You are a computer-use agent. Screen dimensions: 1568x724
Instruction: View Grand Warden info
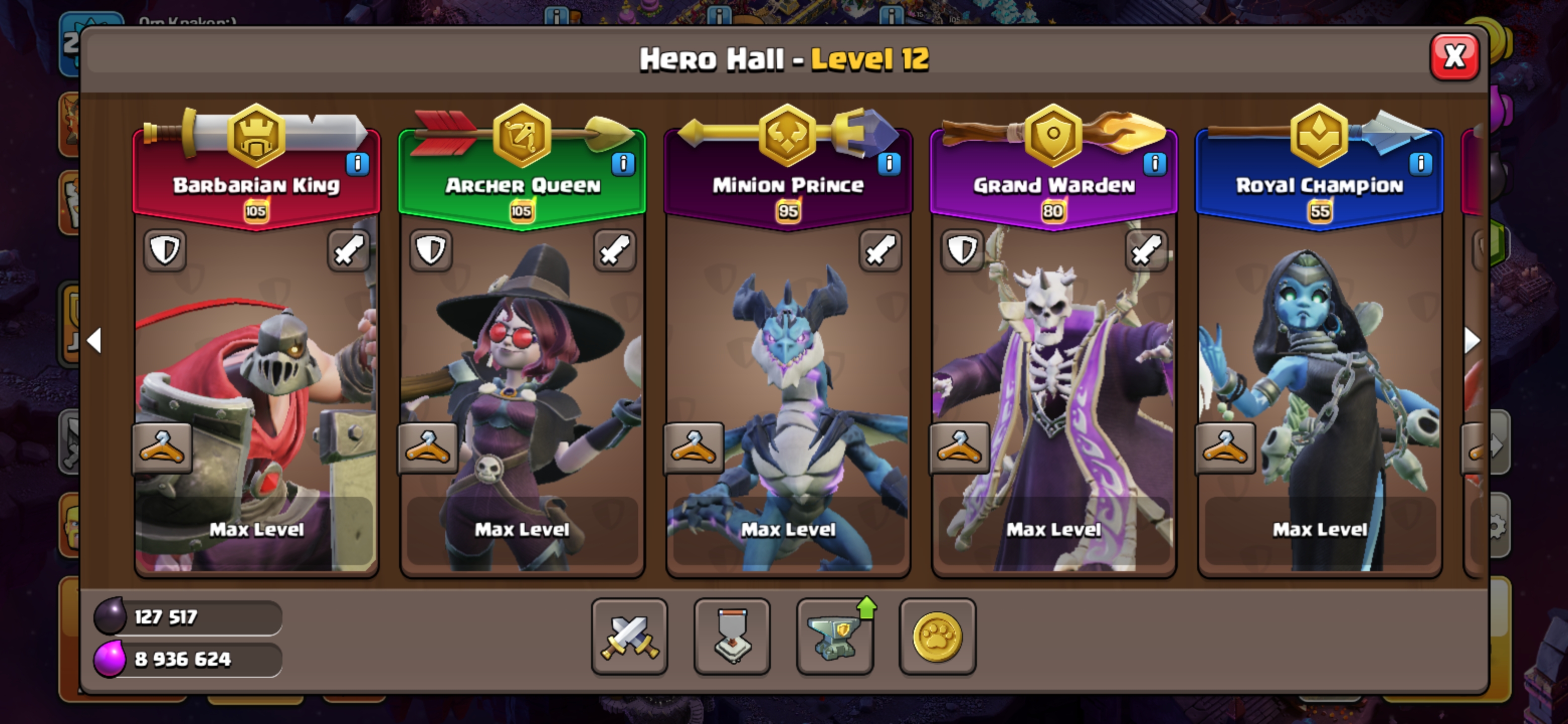pos(1154,163)
